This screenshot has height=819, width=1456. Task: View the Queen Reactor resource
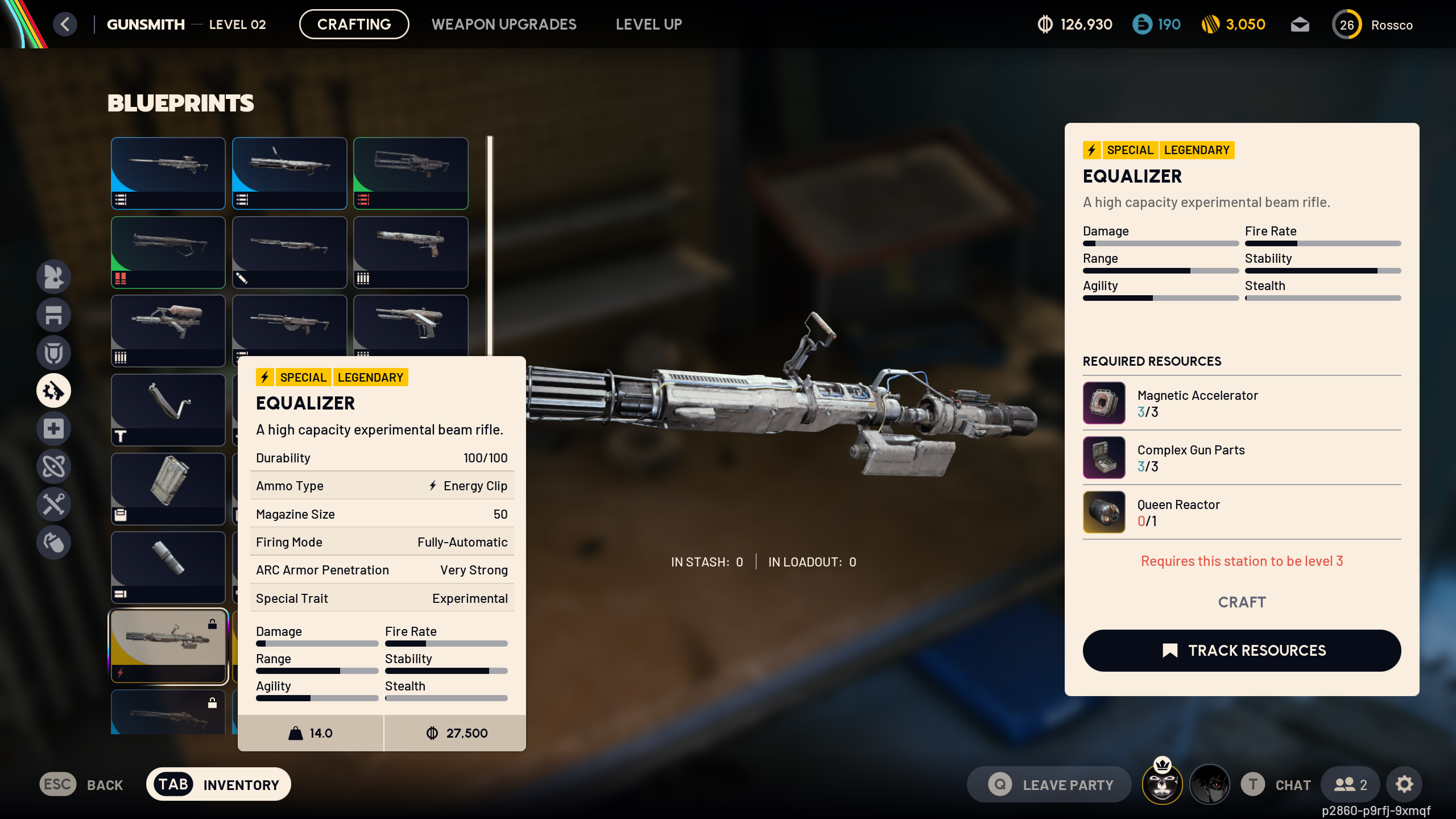click(1104, 512)
